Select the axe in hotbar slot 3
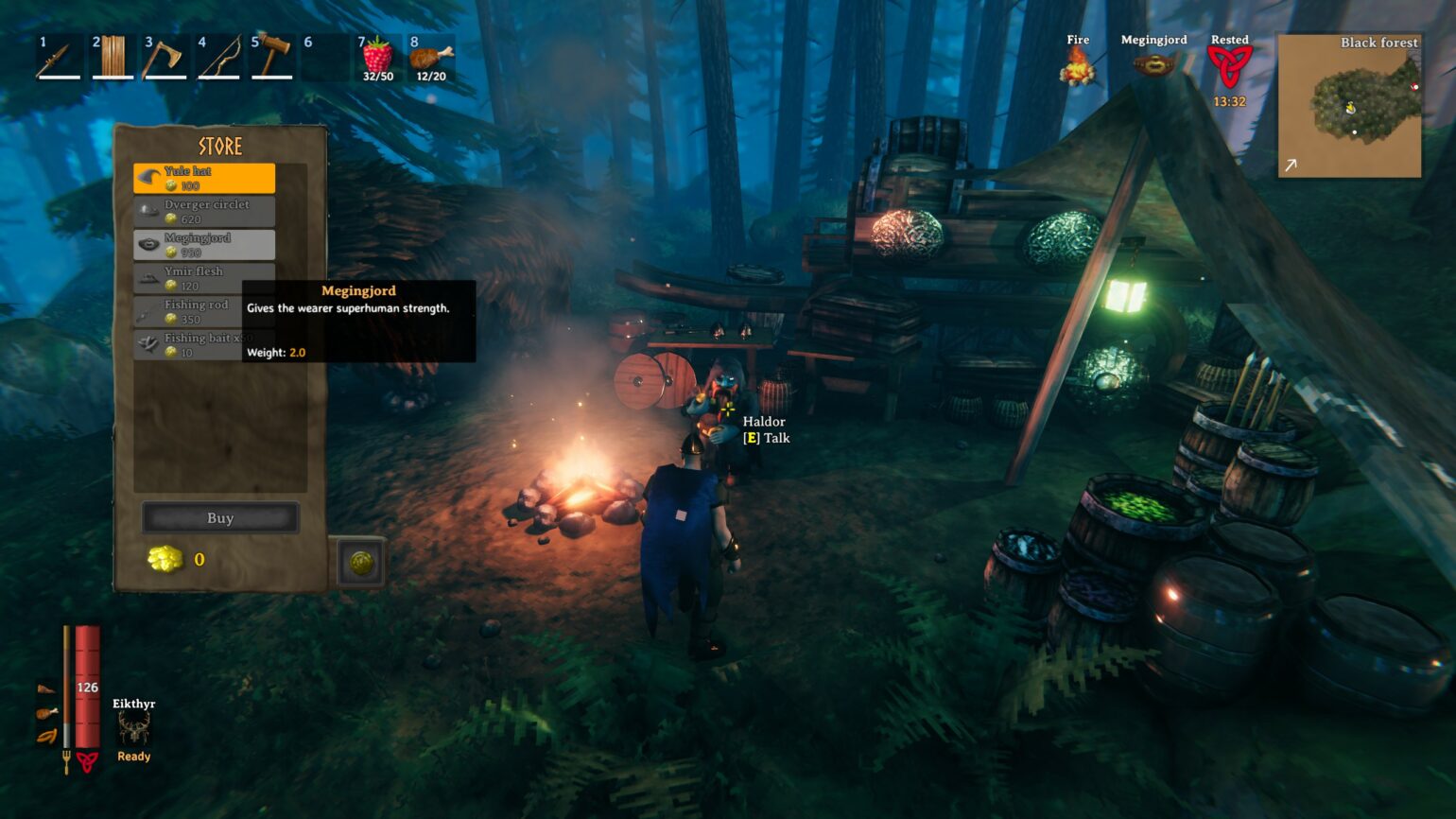This screenshot has height=819, width=1456. pyautogui.click(x=163, y=57)
